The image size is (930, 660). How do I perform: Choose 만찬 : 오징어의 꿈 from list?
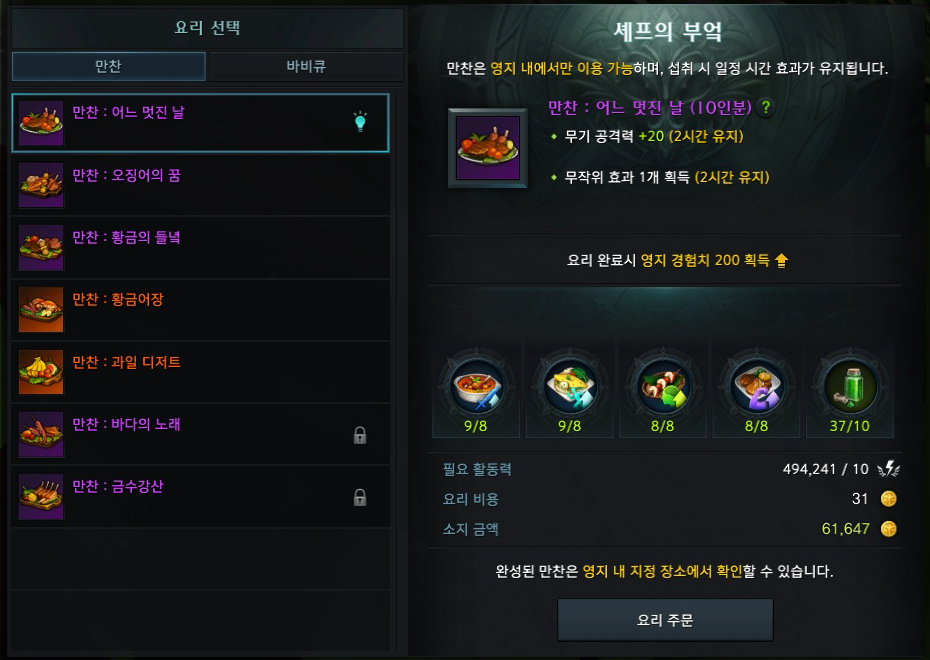(200, 186)
